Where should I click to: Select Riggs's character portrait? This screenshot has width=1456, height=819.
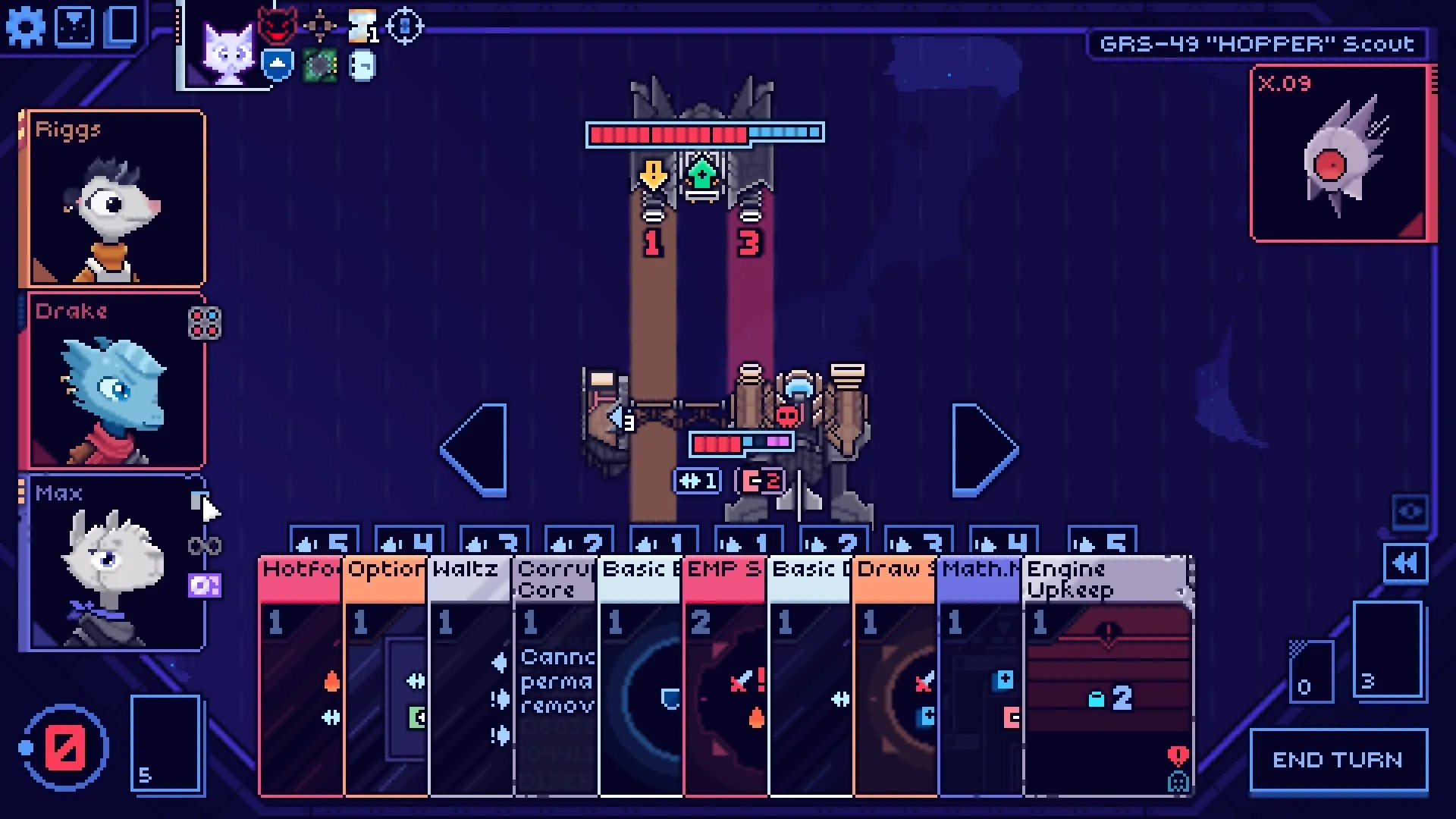tap(115, 199)
